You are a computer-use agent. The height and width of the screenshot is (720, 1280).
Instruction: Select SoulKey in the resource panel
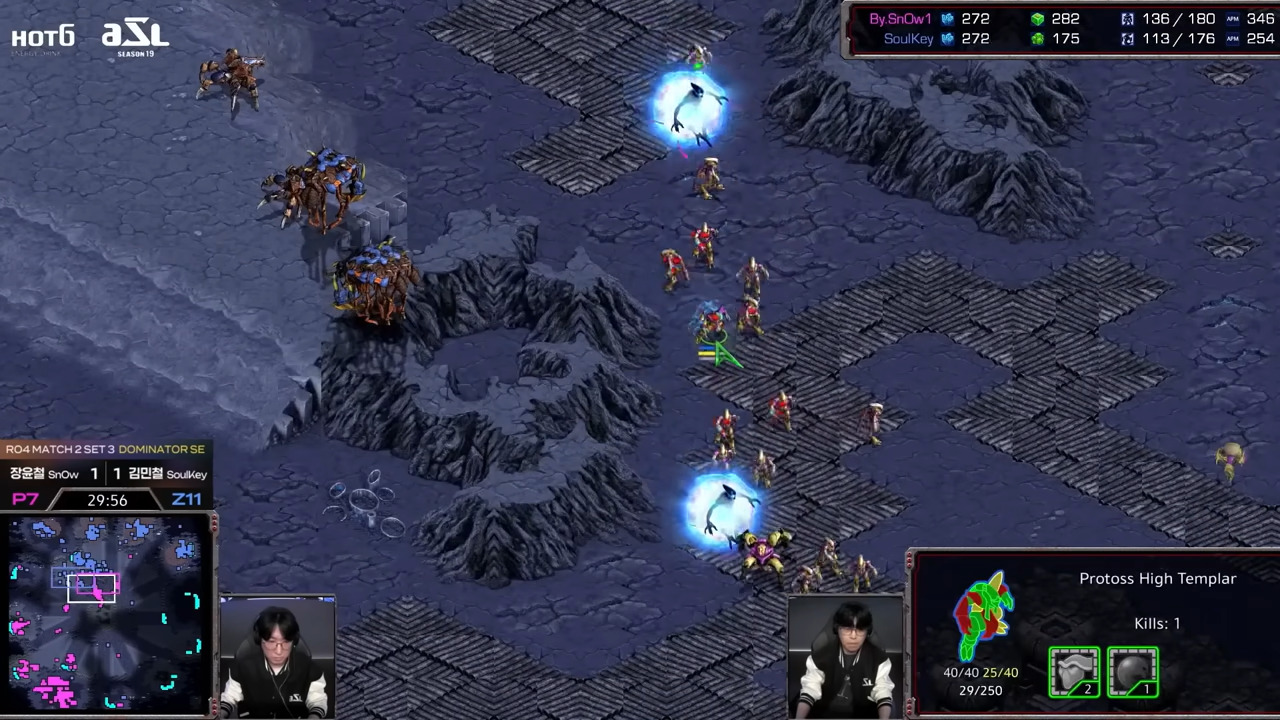pos(908,39)
